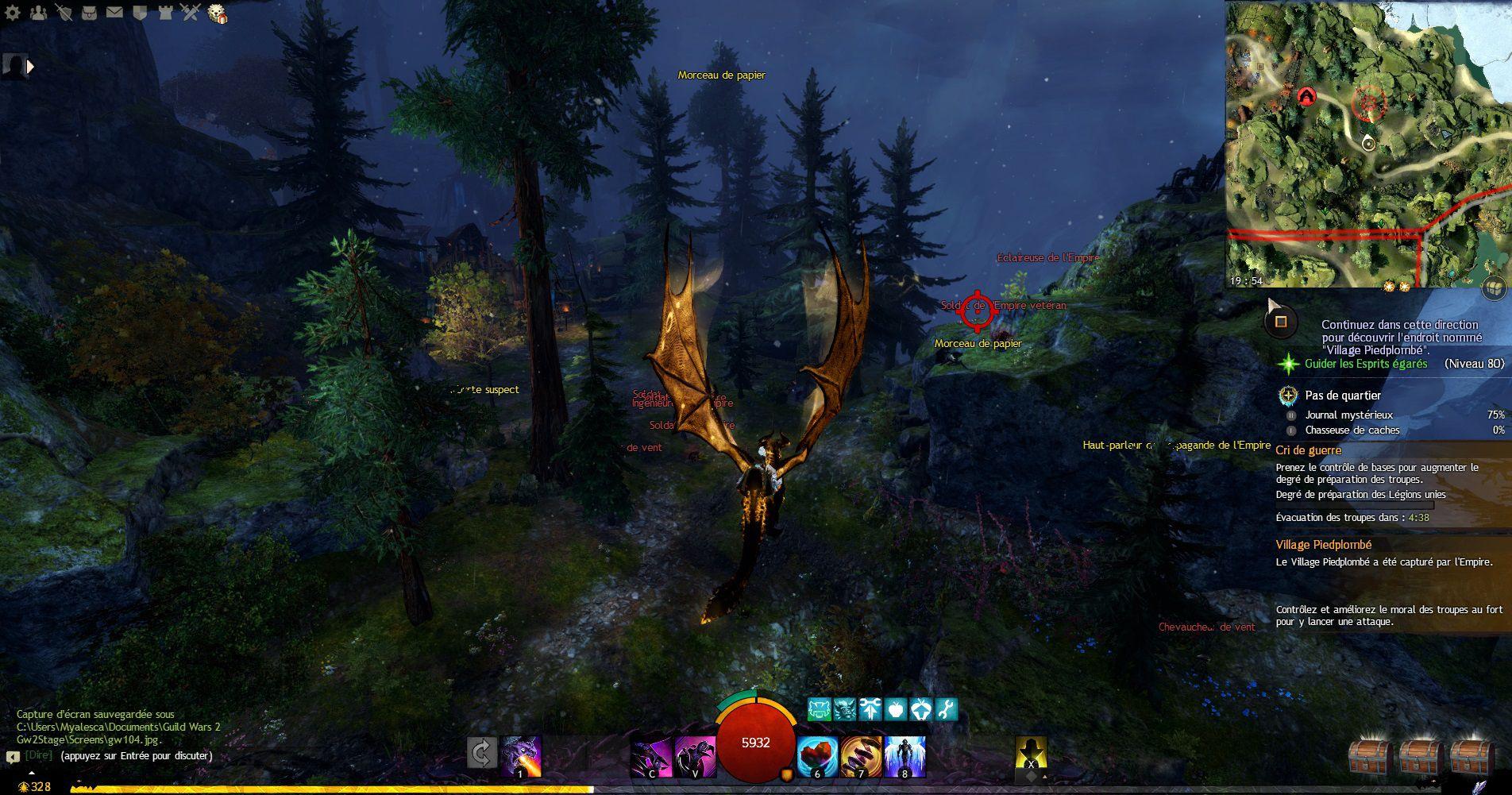
Task: Open the Black Lion trading post icon
Action: 217,14
